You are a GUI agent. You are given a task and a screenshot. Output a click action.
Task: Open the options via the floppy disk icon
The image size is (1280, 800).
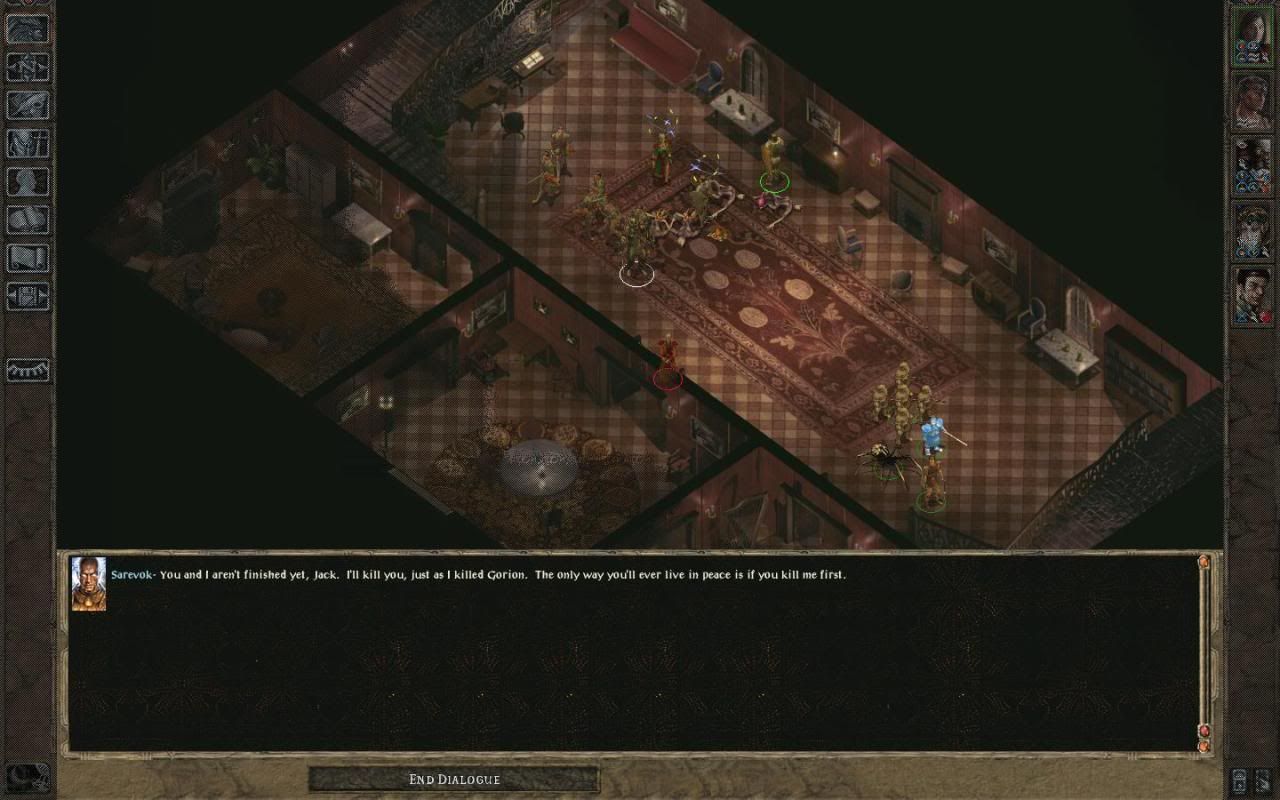[x=27, y=295]
